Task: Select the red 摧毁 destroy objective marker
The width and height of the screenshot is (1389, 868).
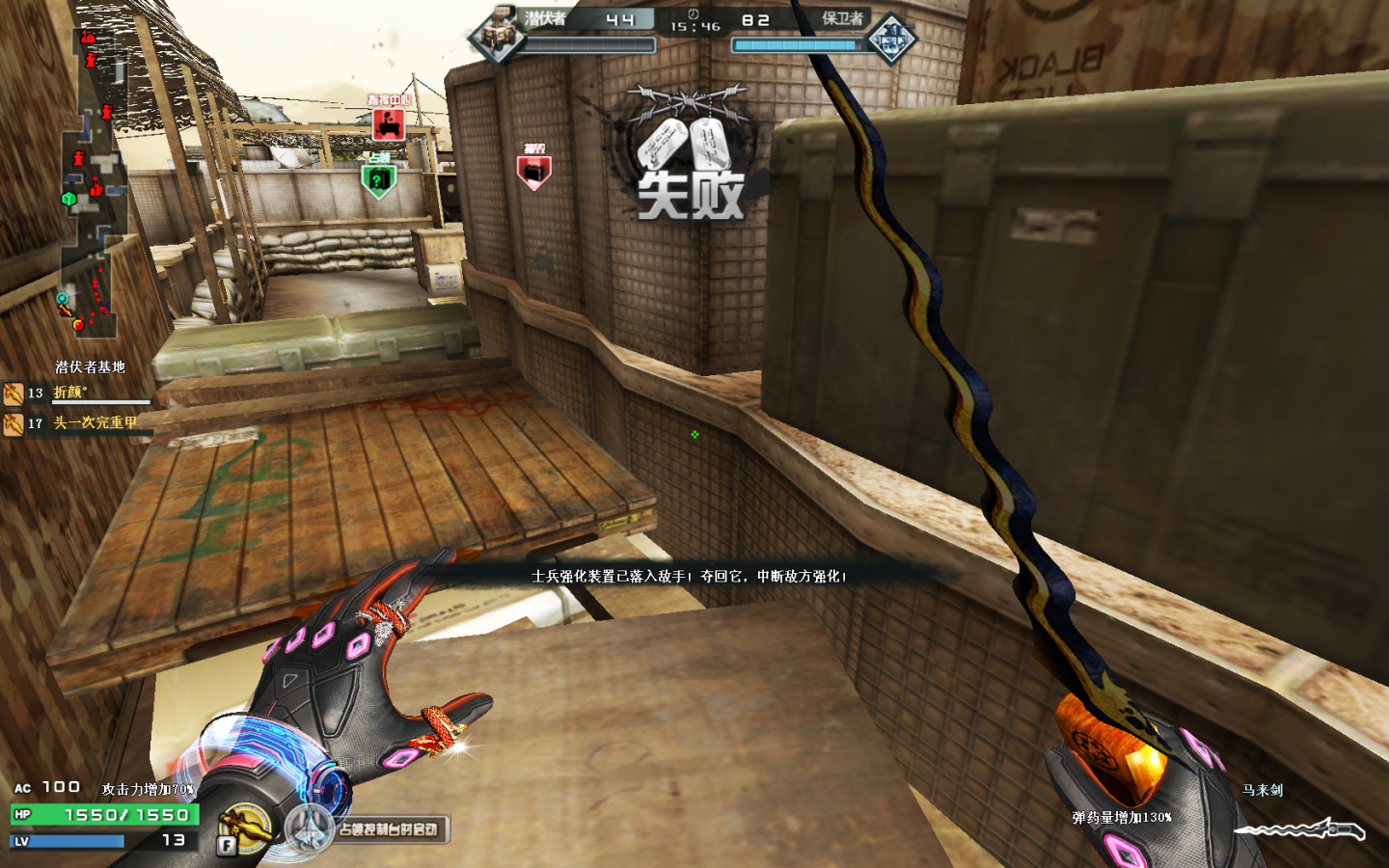Action: click(534, 171)
